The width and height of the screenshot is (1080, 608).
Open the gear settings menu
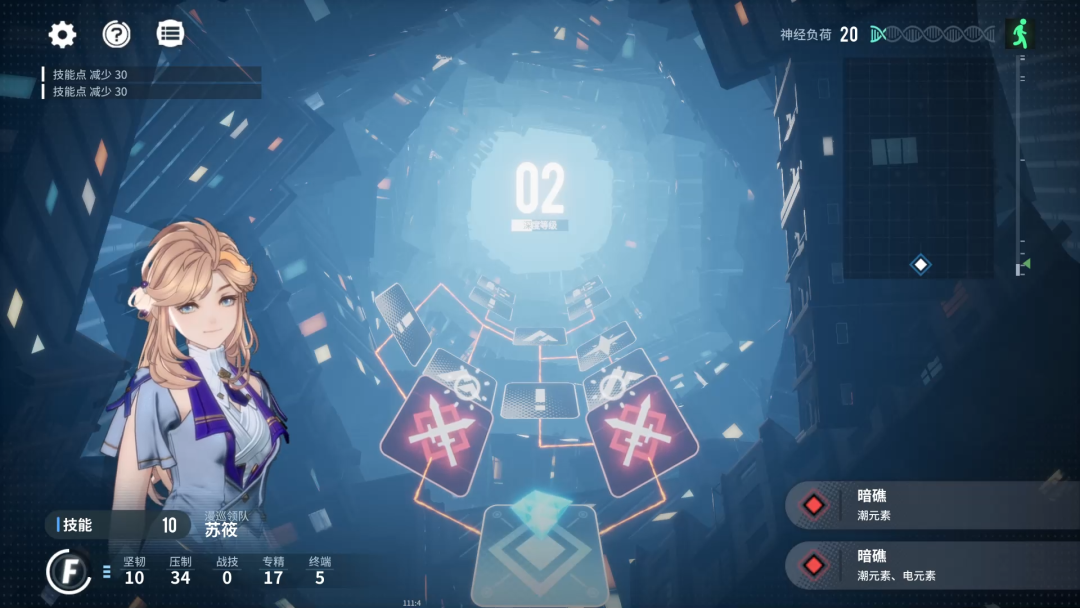tap(62, 35)
